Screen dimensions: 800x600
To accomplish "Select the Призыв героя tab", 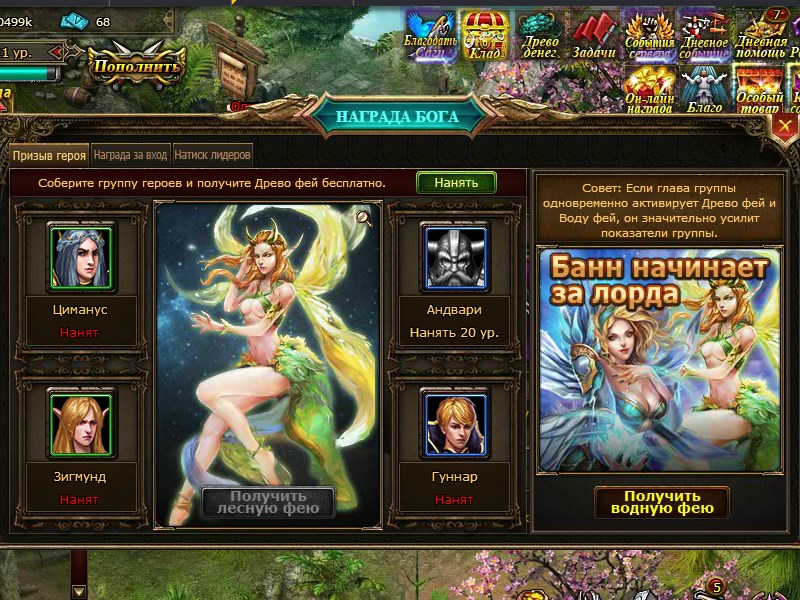I will [49, 155].
